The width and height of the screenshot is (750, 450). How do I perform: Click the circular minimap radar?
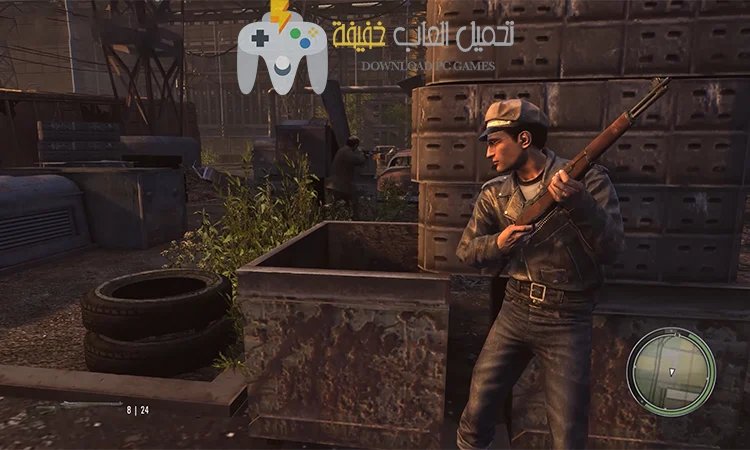[x=672, y=371]
